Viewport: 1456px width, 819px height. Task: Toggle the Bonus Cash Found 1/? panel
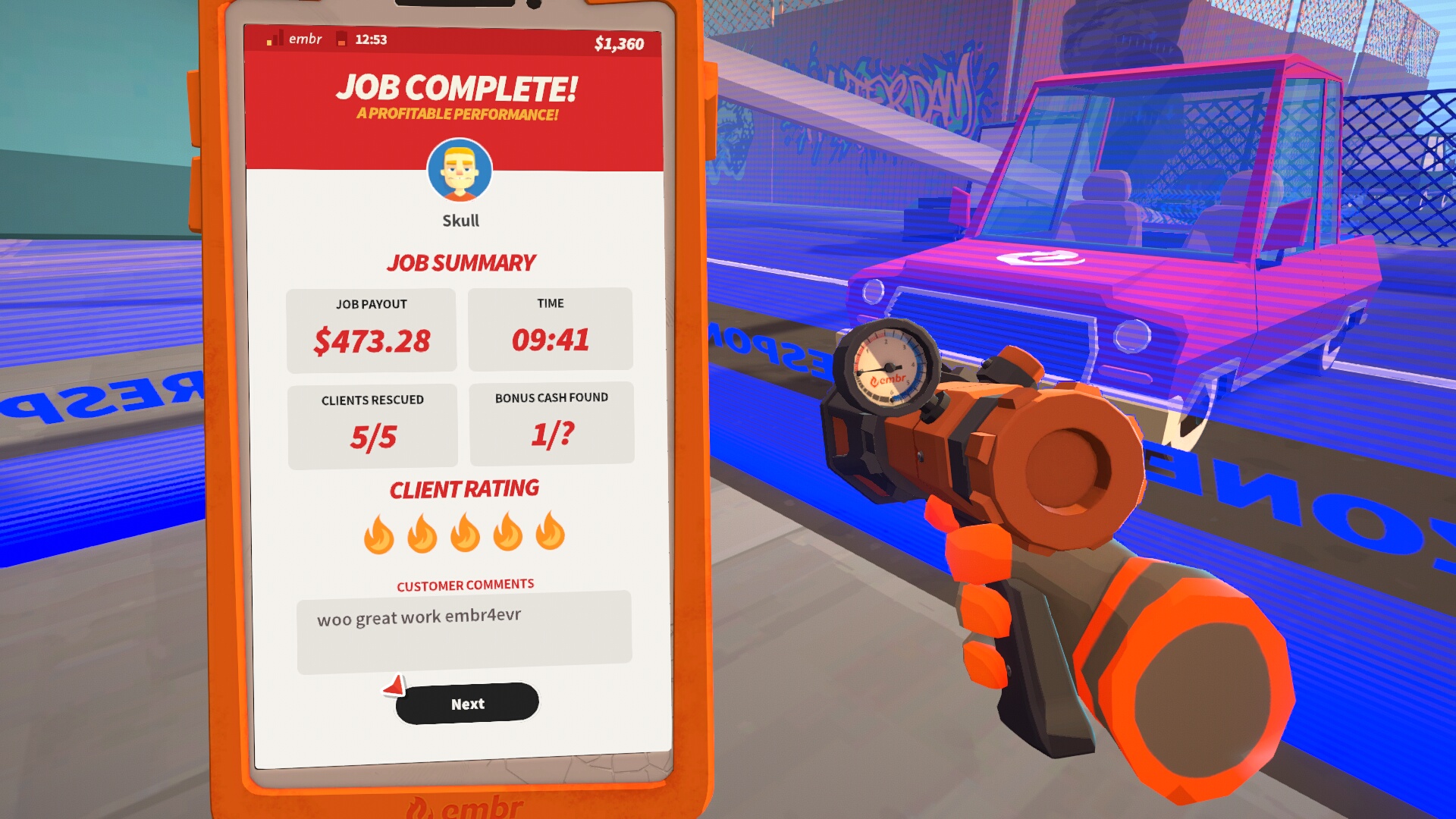pyautogui.click(x=551, y=423)
